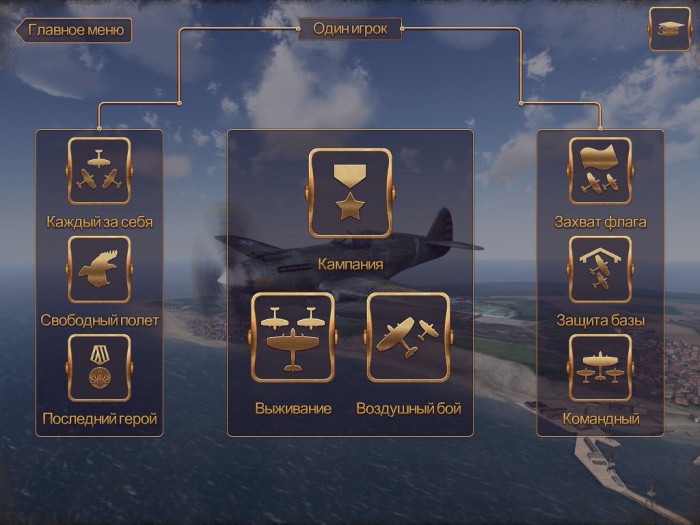The image size is (700, 525).
Task: Select Свободный полет eagle icon
Action: click(99, 269)
